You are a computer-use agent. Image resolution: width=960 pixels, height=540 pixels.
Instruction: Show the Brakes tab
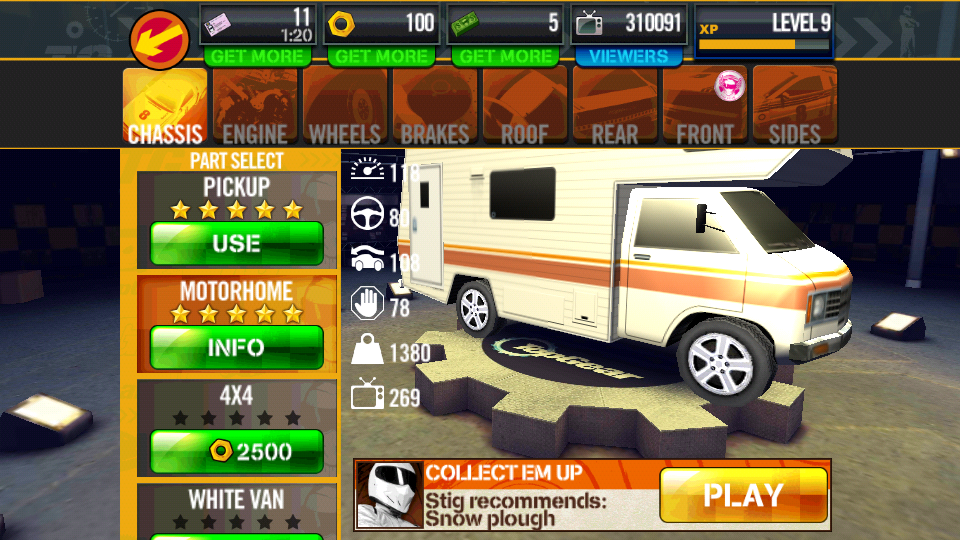pyautogui.click(x=435, y=106)
